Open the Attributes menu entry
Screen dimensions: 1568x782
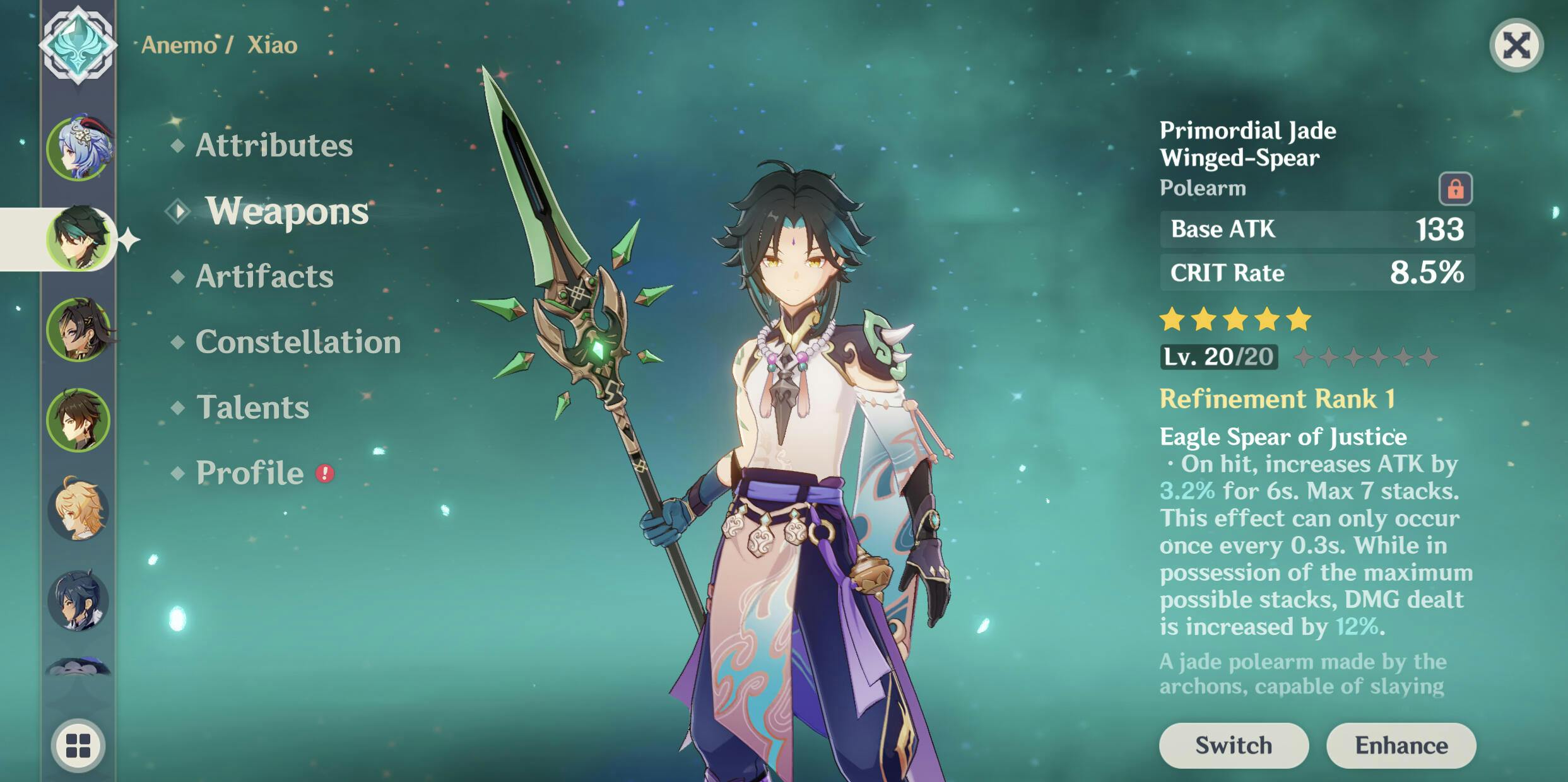[273, 146]
